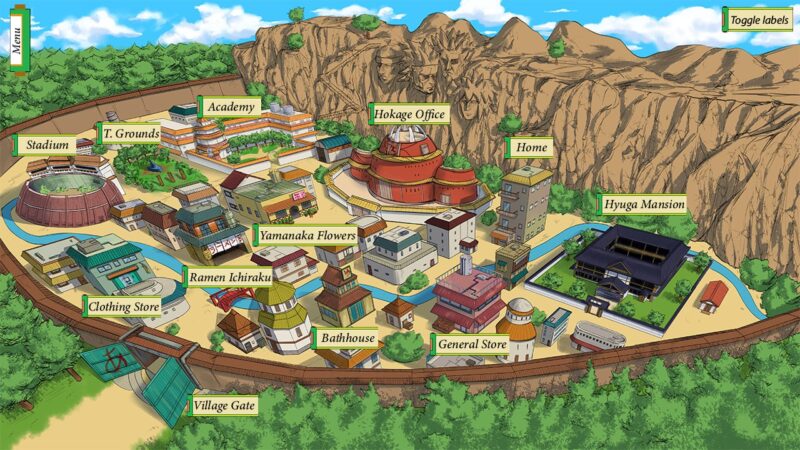The image size is (800, 450).
Task: Head to the Village Gate
Action: [225, 406]
